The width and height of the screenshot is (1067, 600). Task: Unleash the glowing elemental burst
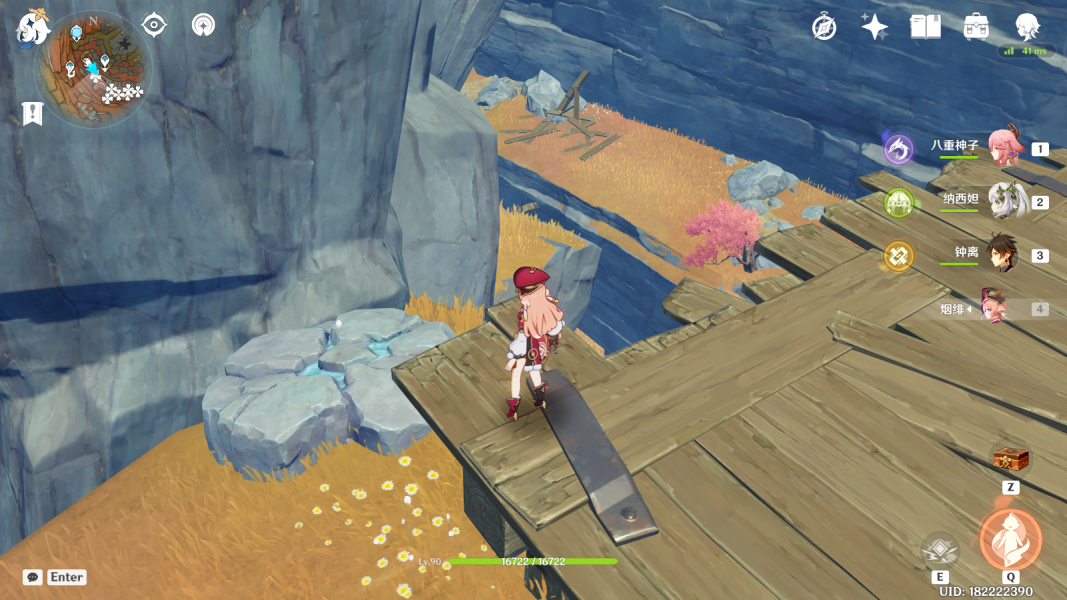(1010, 539)
